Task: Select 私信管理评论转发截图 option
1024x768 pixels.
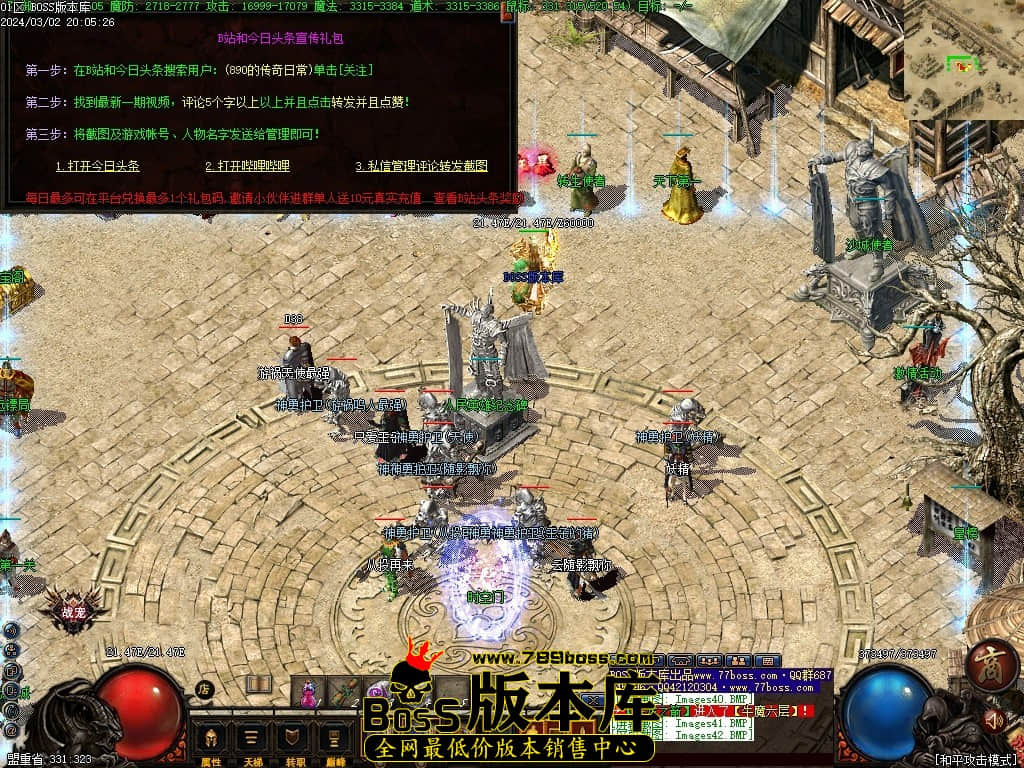Action: click(421, 166)
